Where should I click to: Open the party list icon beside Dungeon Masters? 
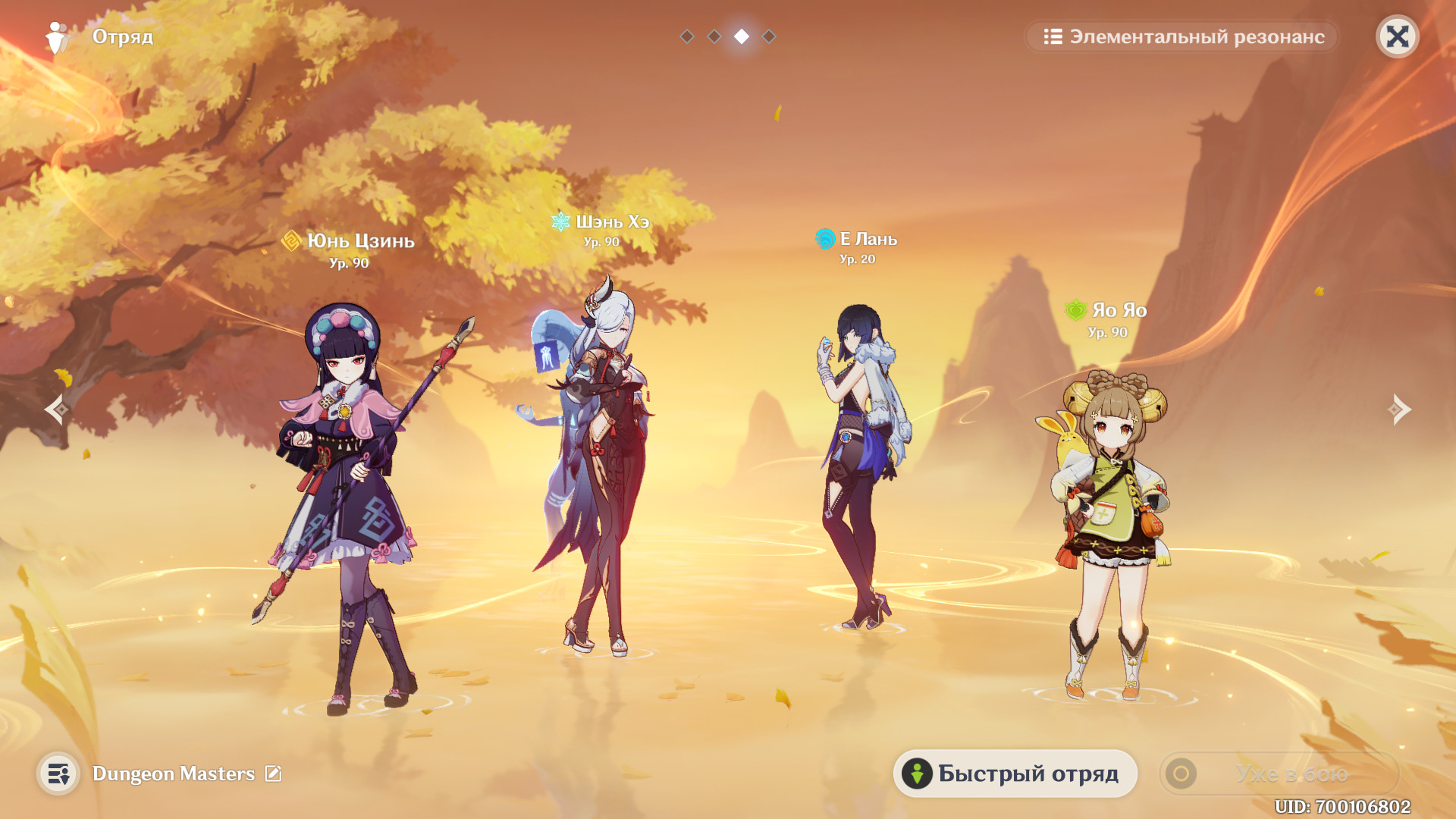[x=58, y=773]
